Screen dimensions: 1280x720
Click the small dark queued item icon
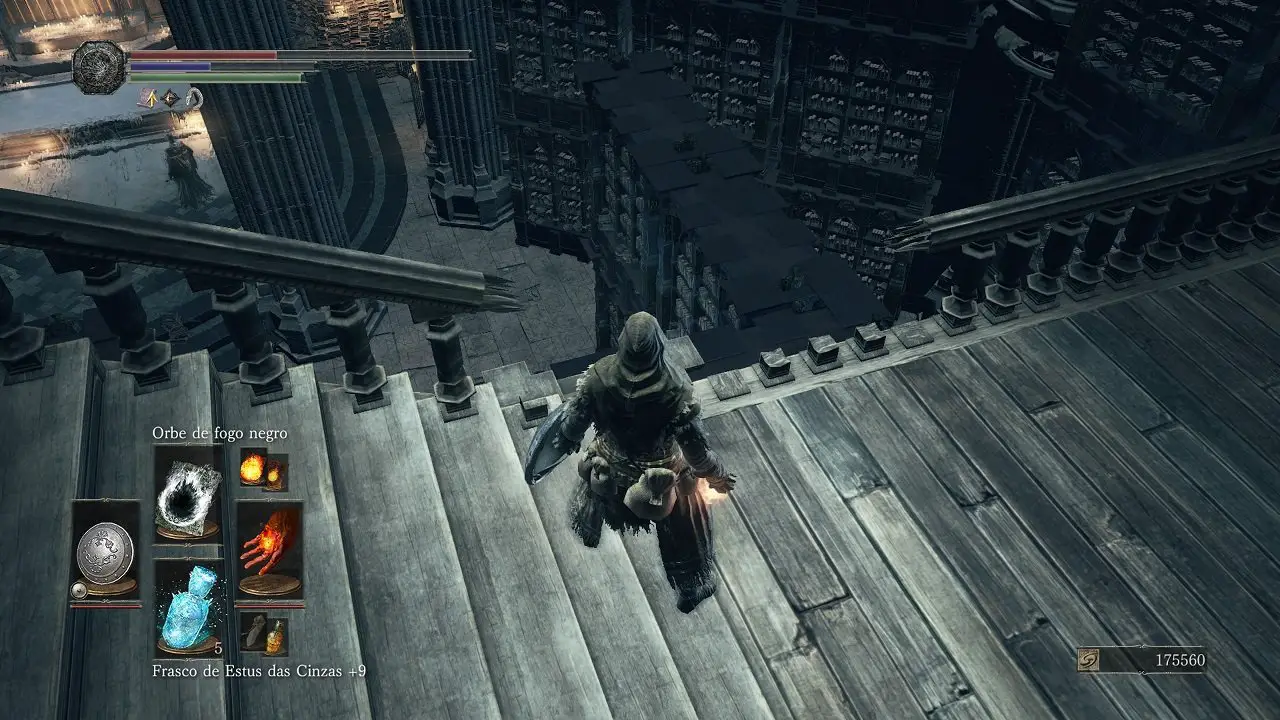tap(254, 631)
